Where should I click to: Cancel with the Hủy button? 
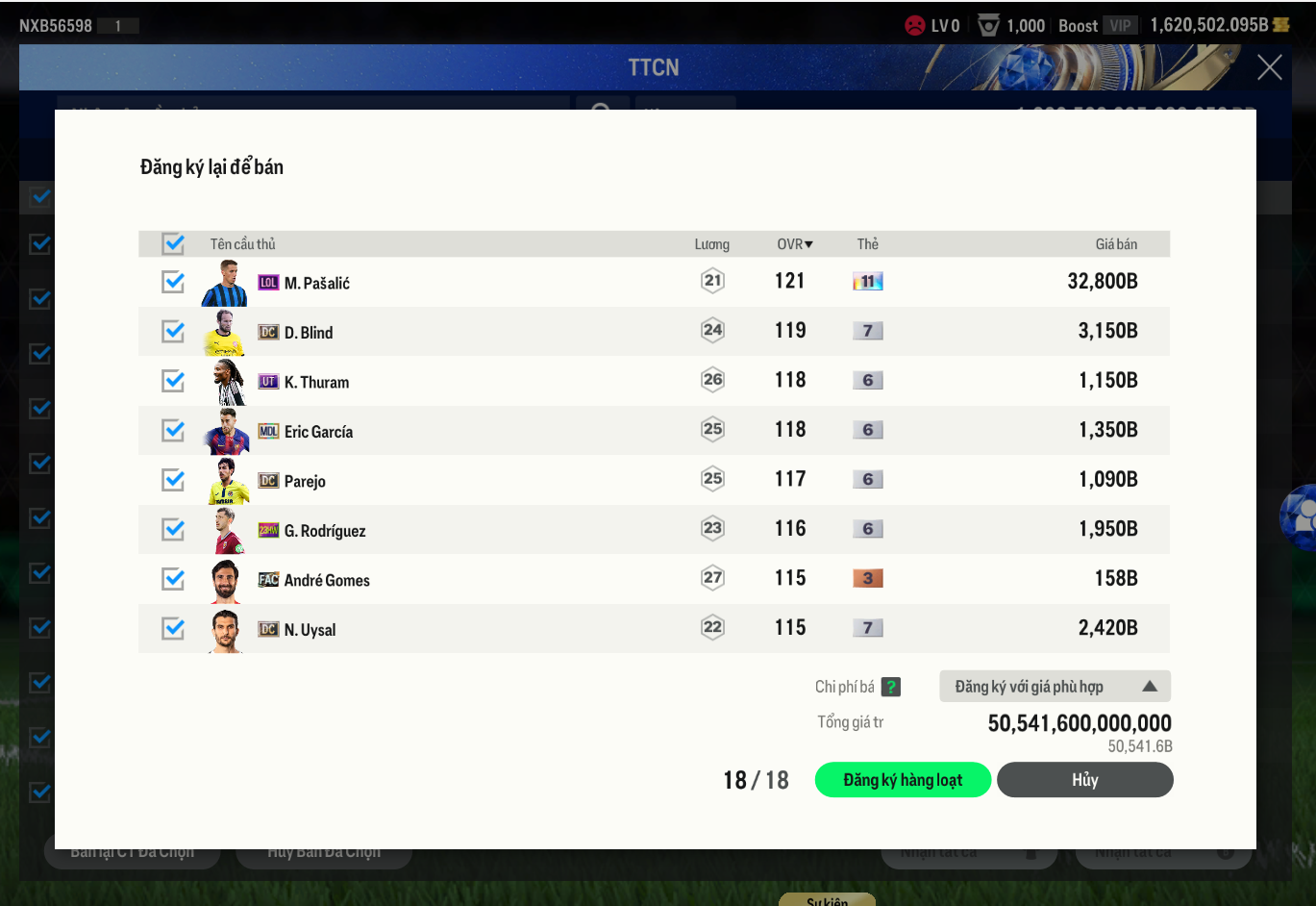pos(1084,780)
